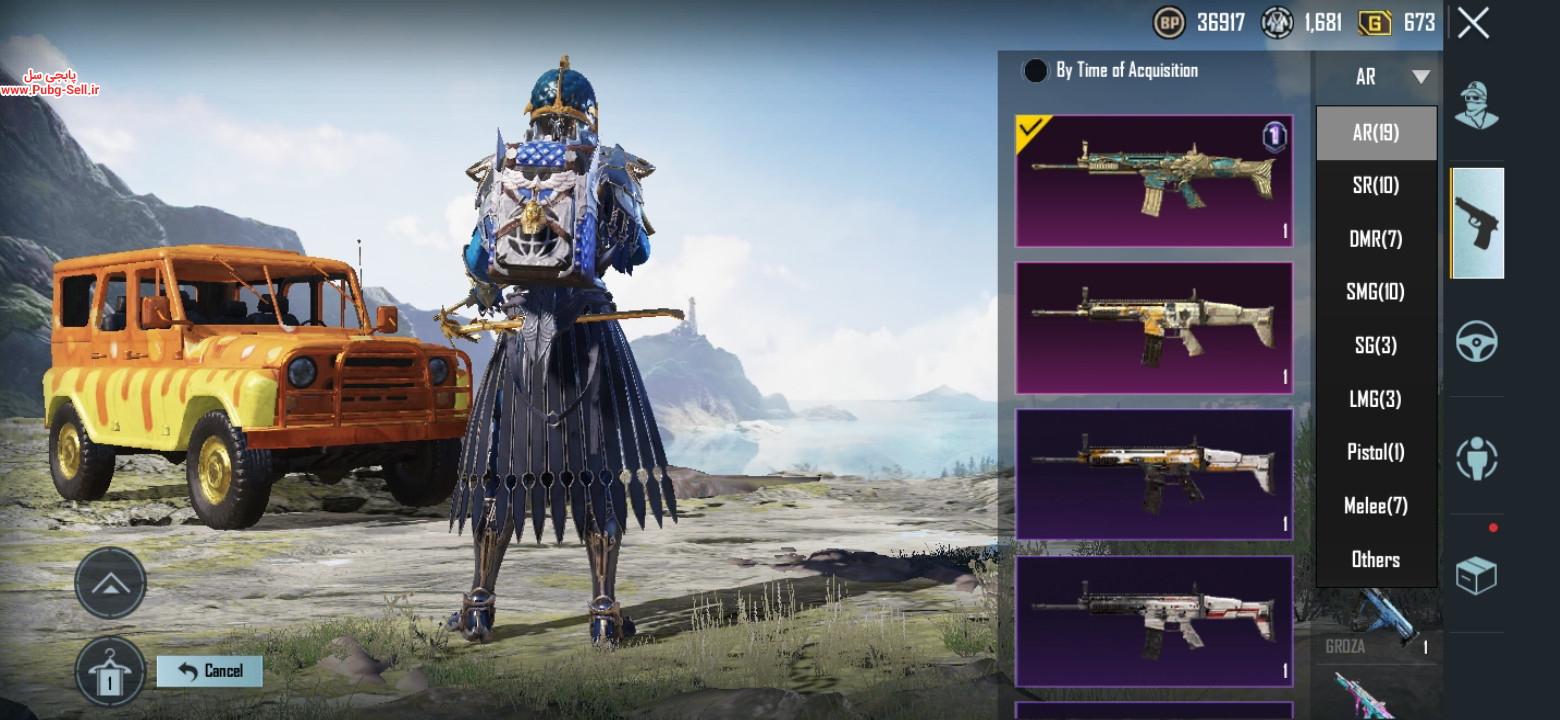Click the up arrow circle button
The image size is (1560, 720).
(110, 583)
